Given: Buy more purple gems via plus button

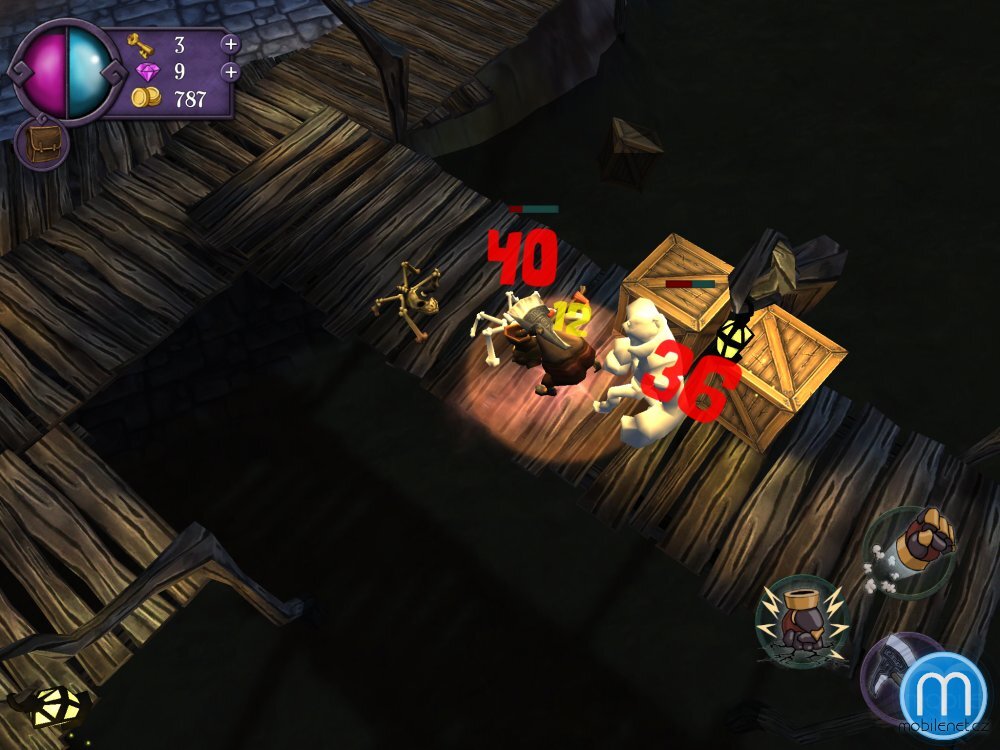Looking at the screenshot, I should click(230, 72).
